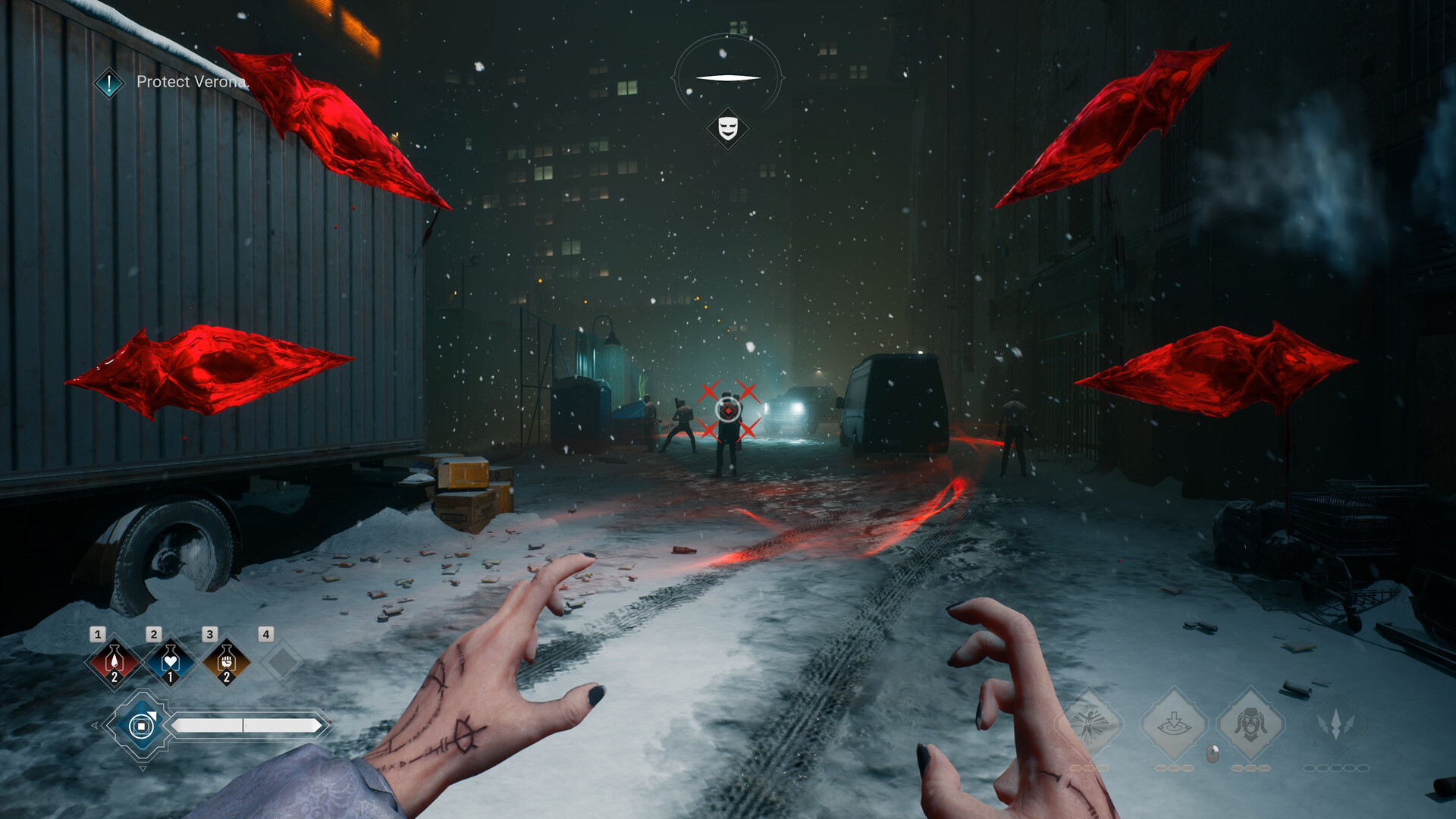
Task: Use the heart health potion in slot 2
Action: click(171, 661)
